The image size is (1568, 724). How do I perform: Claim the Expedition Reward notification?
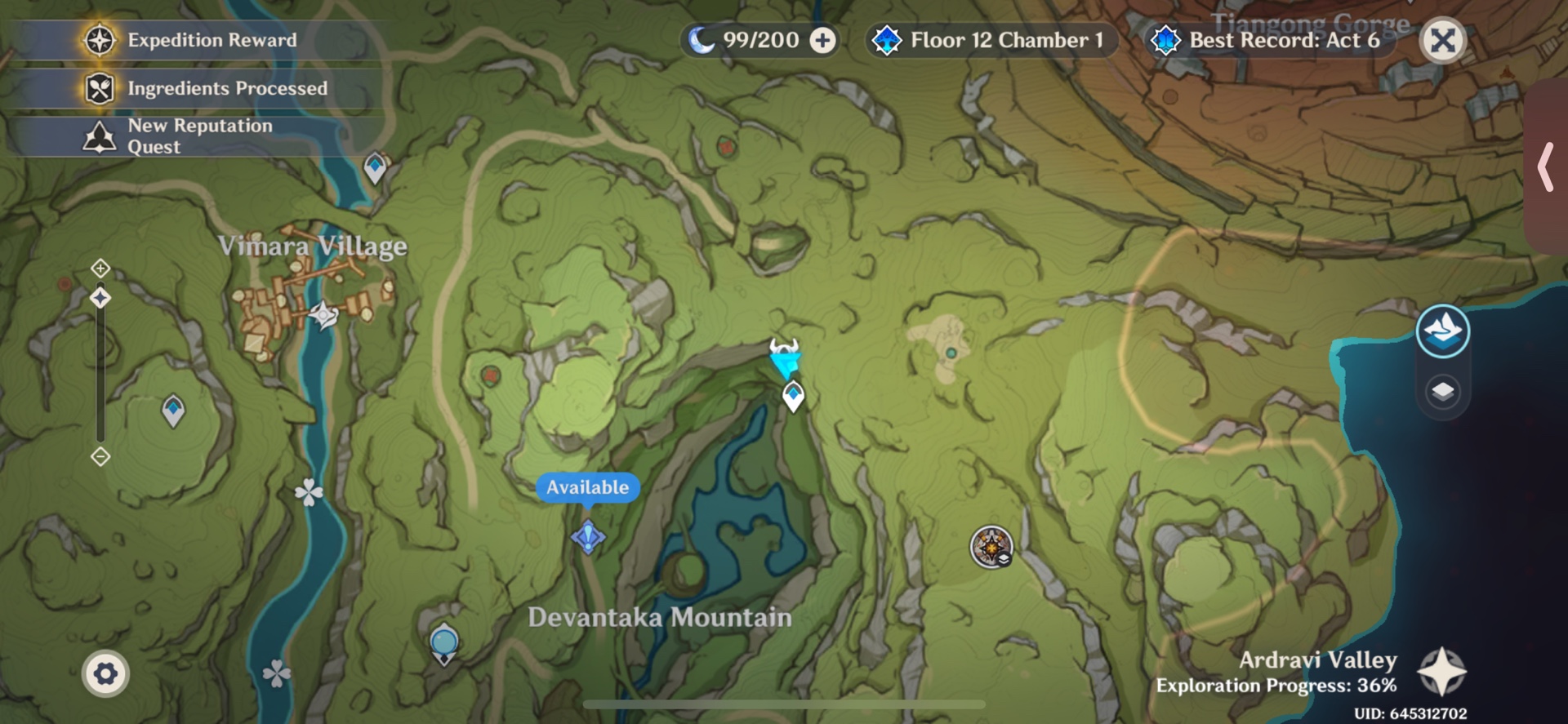(196, 41)
